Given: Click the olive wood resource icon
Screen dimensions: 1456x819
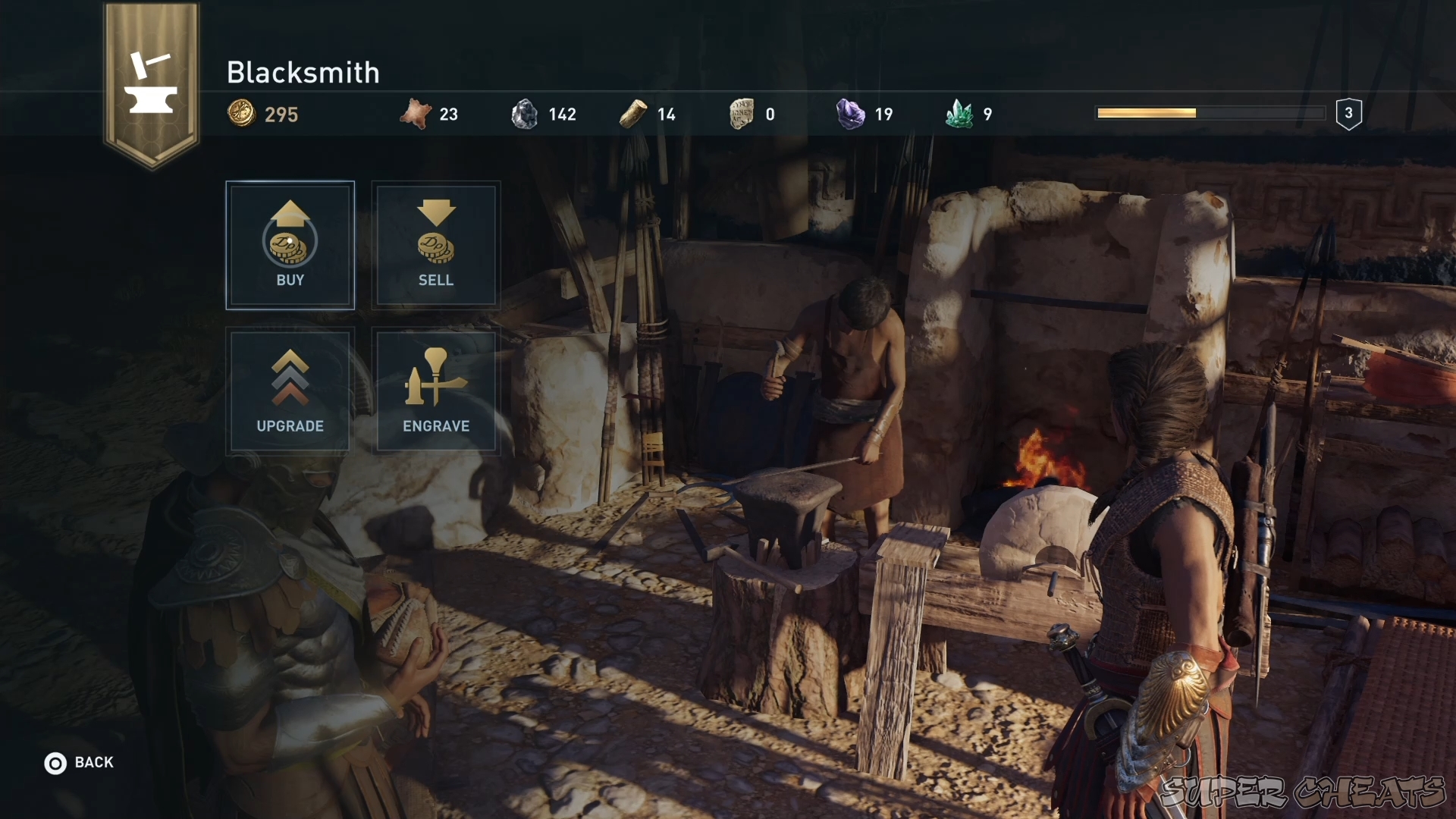Looking at the screenshot, I should pyautogui.click(x=634, y=112).
